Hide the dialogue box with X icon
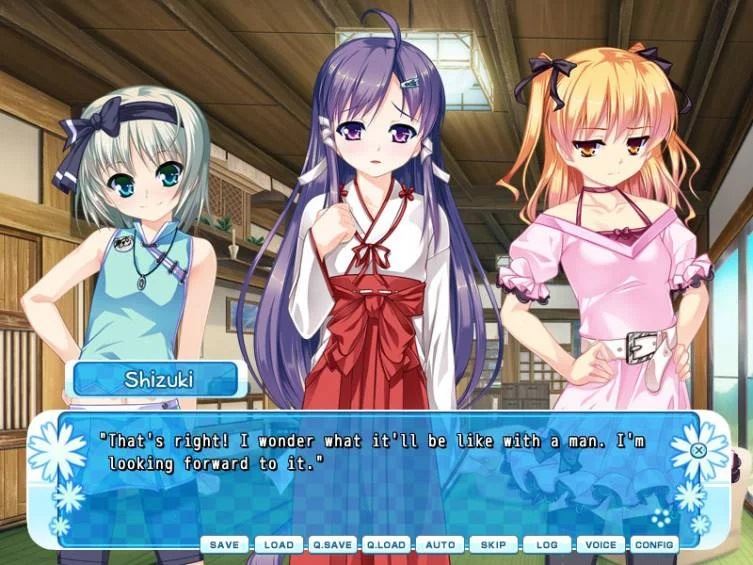The height and width of the screenshot is (565, 753). (x=699, y=450)
